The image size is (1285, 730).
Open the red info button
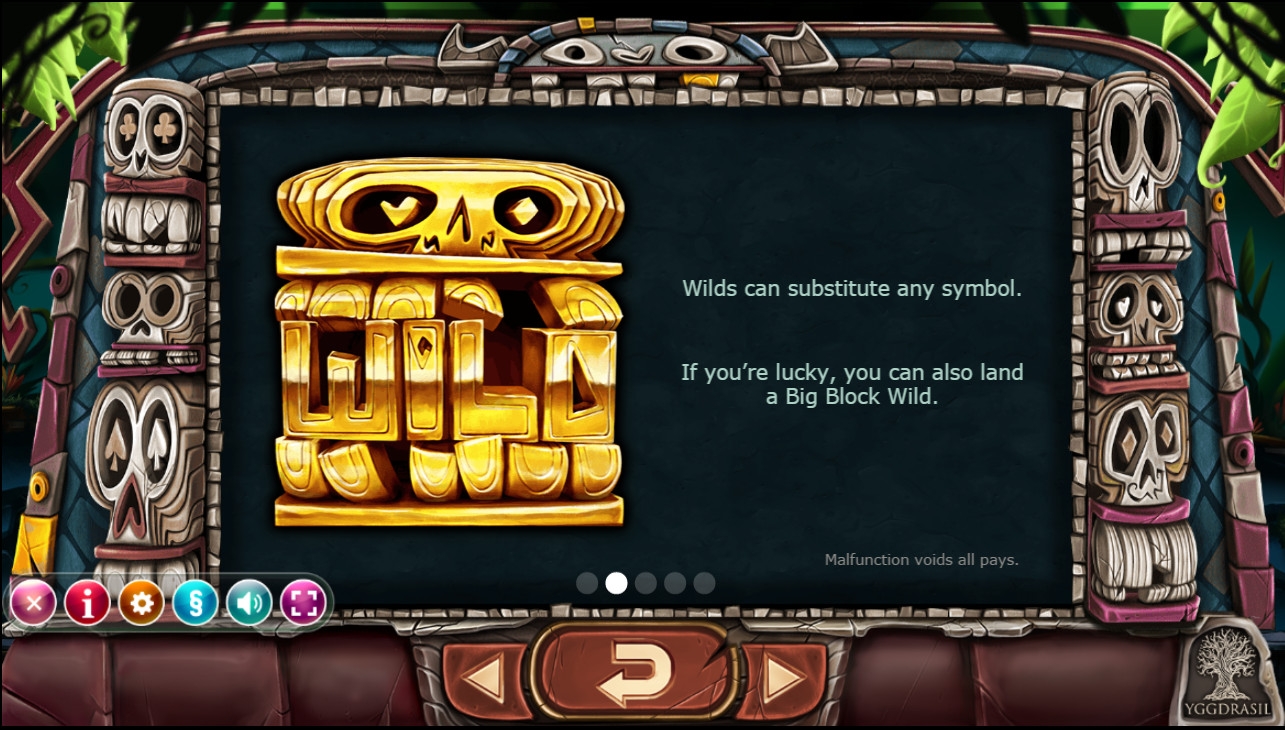tap(87, 603)
